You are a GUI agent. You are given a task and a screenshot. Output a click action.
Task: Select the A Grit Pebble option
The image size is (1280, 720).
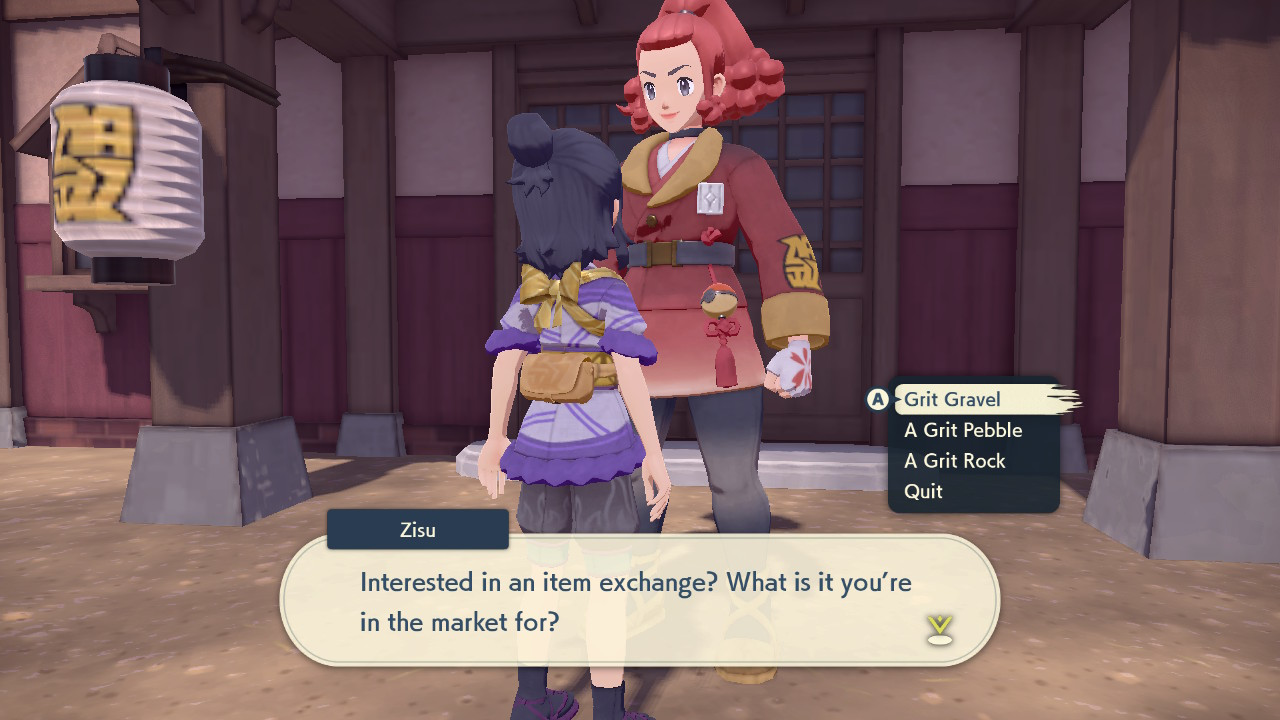(x=962, y=430)
